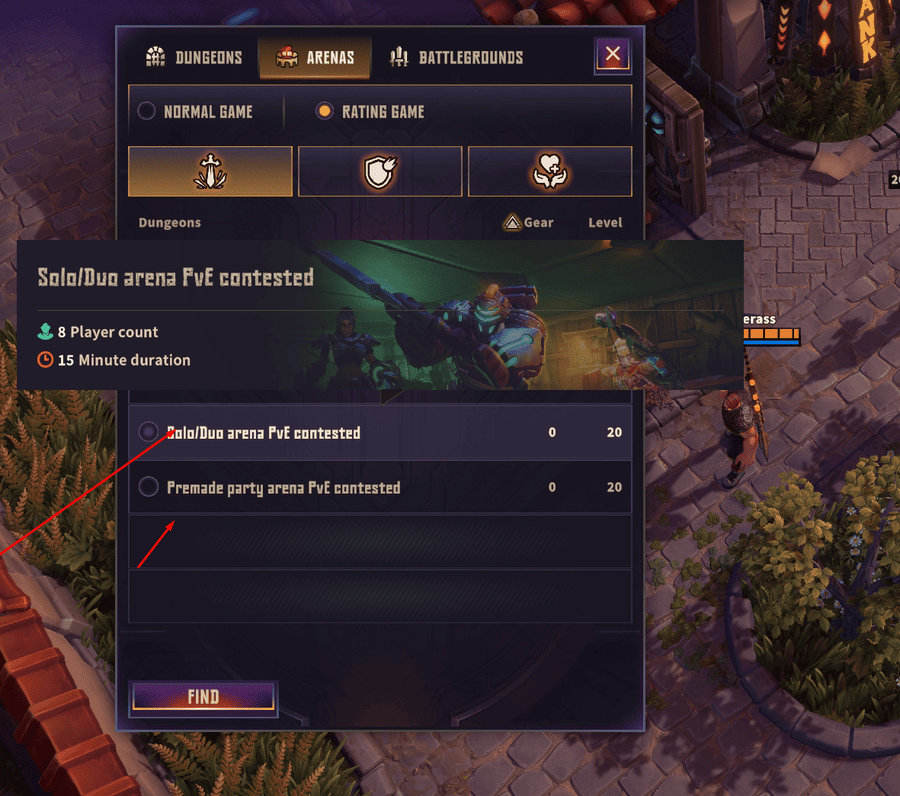Sort the list by Gear column
Image resolution: width=900 pixels, height=796 pixels.
coord(529,222)
